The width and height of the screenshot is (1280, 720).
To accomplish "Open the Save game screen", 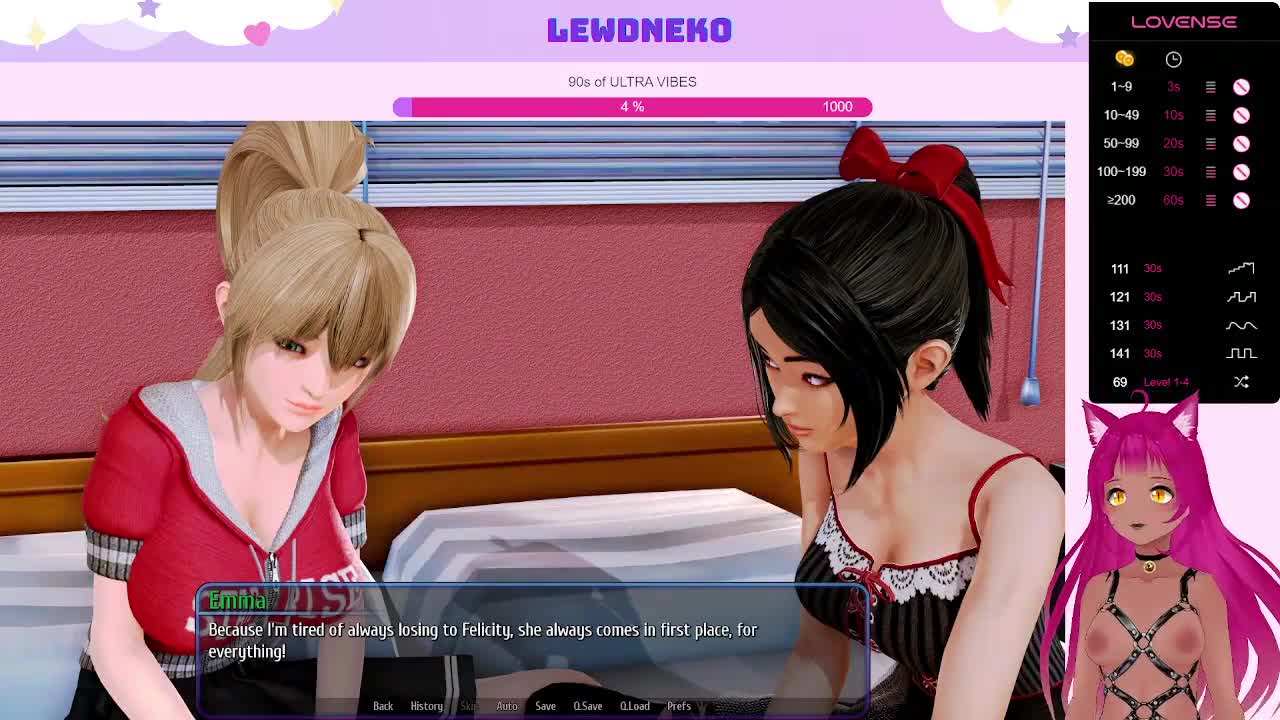I will (x=545, y=706).
